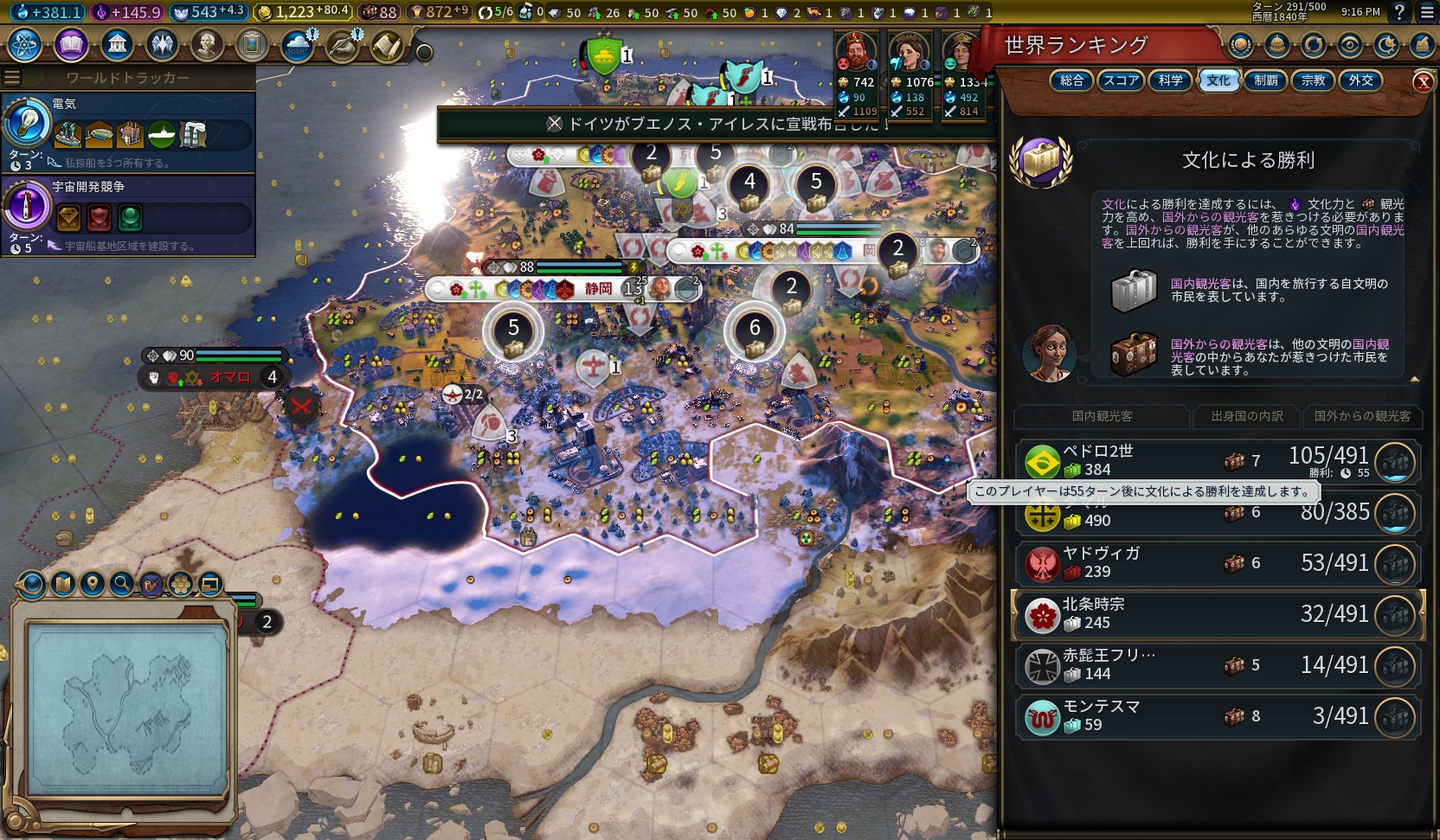The height and width of the screenshot is (840, 1440).
Task: Select the 宇宙開発競争 civic tracker entry
Action: [130, 215]
